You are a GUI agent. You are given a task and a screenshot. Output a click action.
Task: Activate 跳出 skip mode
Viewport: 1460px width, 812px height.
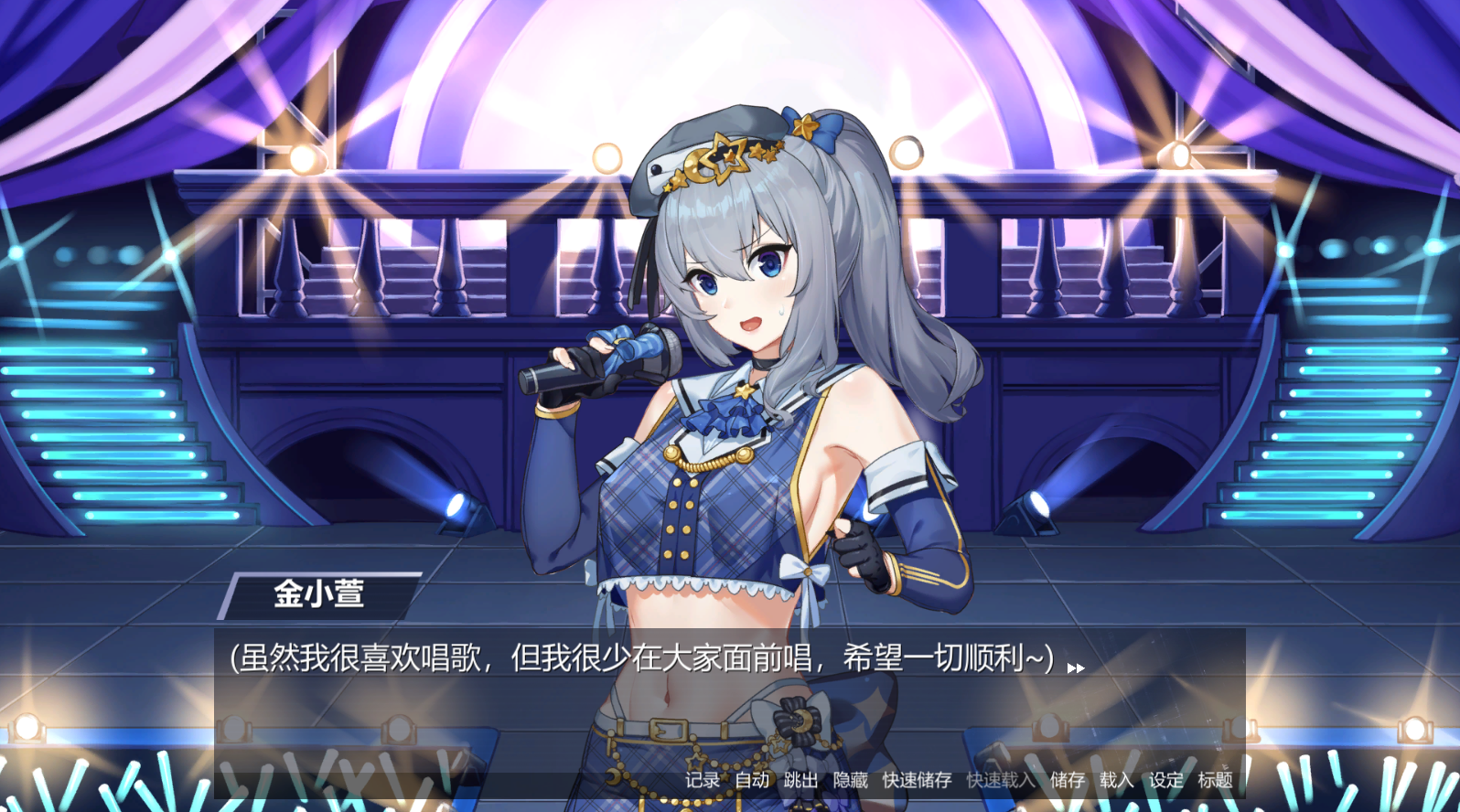pyautogui.click(x=798, y=781)
